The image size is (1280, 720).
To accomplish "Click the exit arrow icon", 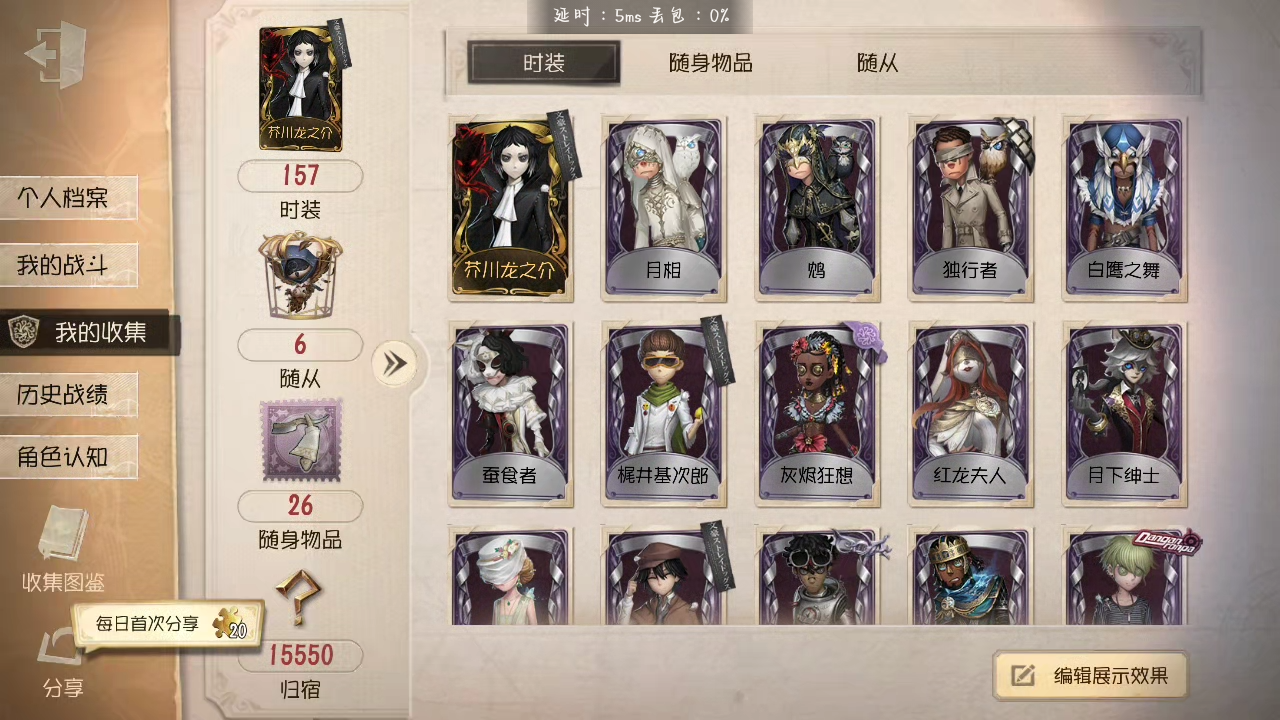I will coord(57,55).
